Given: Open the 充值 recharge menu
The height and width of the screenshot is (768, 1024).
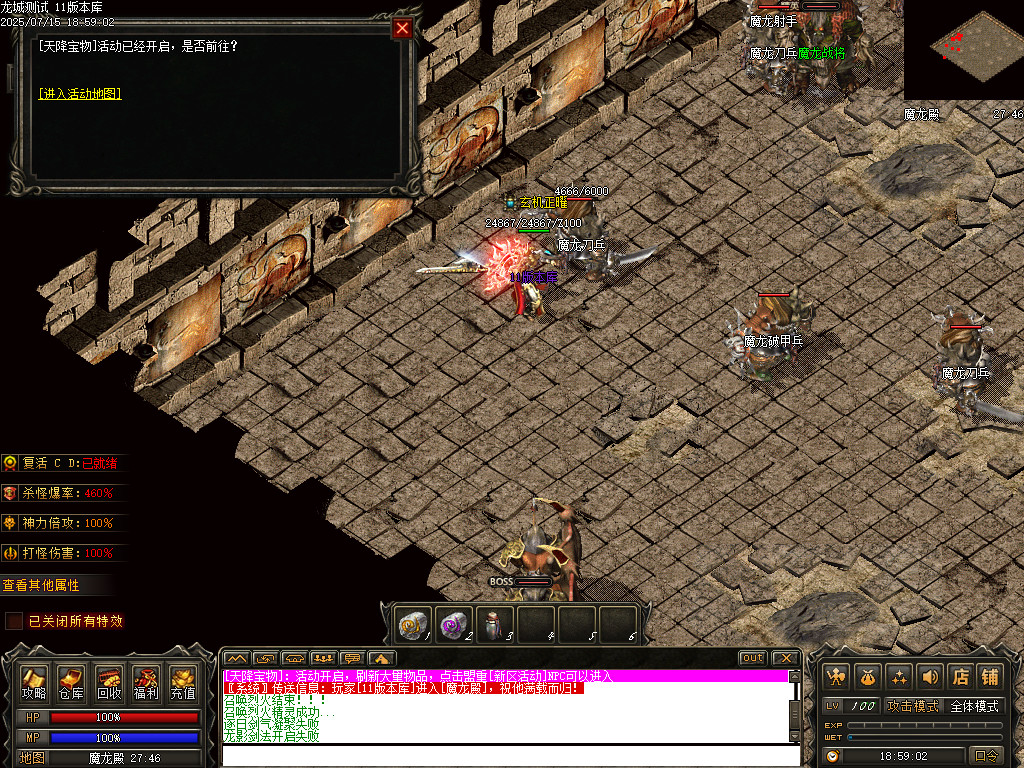Looking at the screenshot, I should tap(183, 682).
